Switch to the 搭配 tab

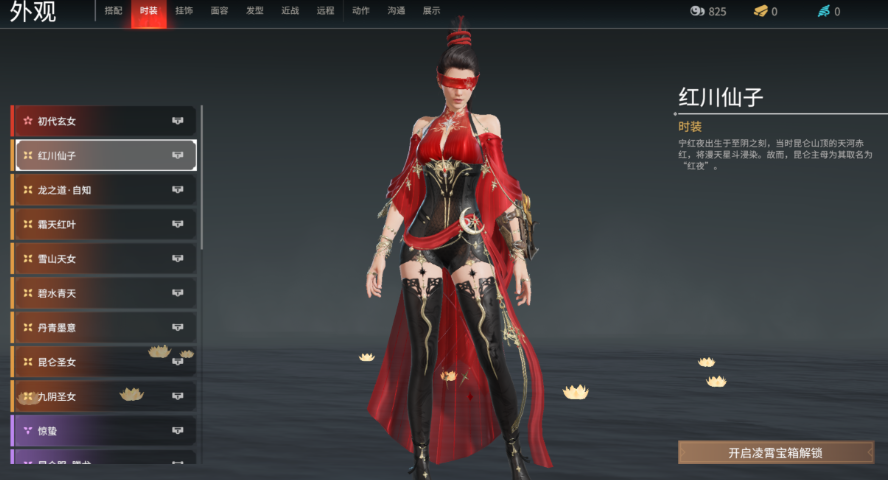tap(113, 11)
